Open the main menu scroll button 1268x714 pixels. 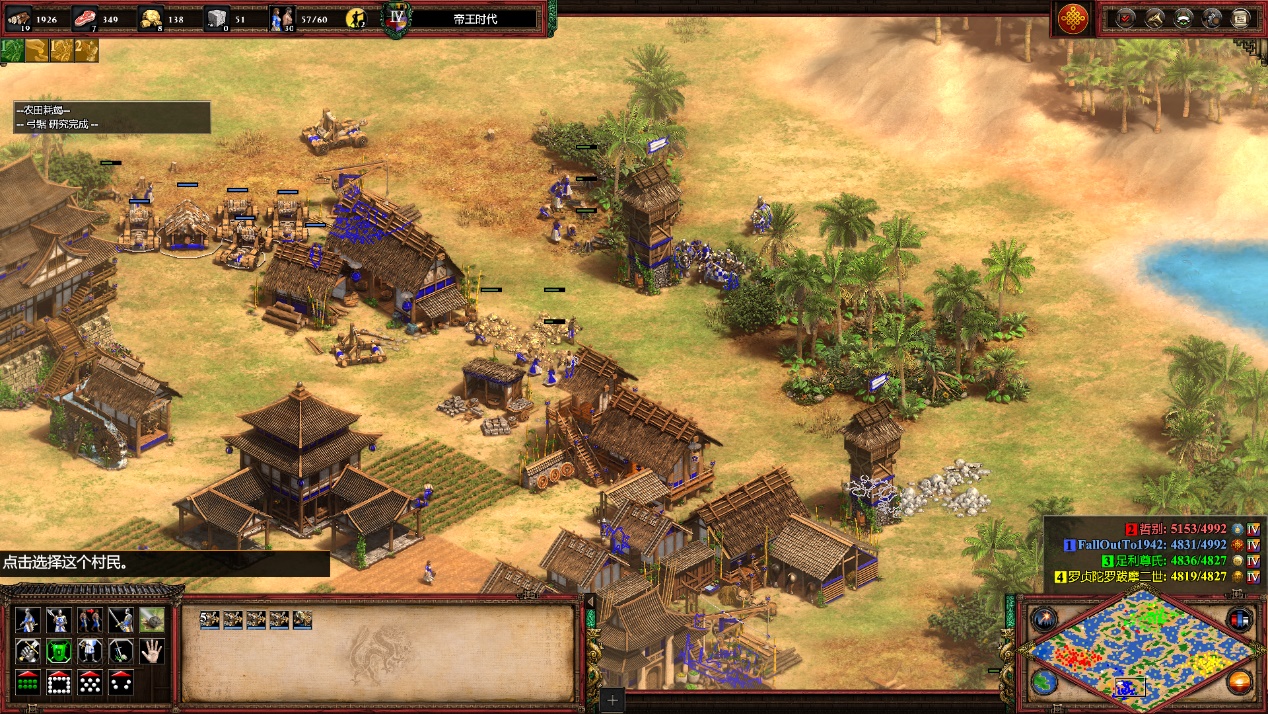click(x=1240, y=18)
